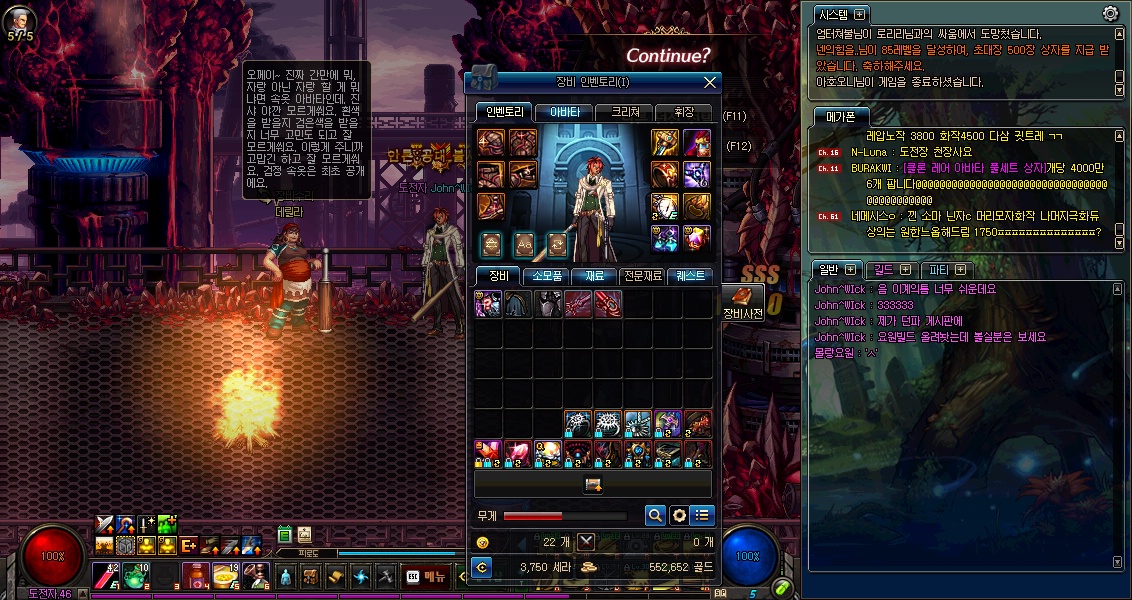Viewport: 1132px width, 600px height.
Task: Open the 전문재료 (Expert Materials) tab
Action: (644, 275)
